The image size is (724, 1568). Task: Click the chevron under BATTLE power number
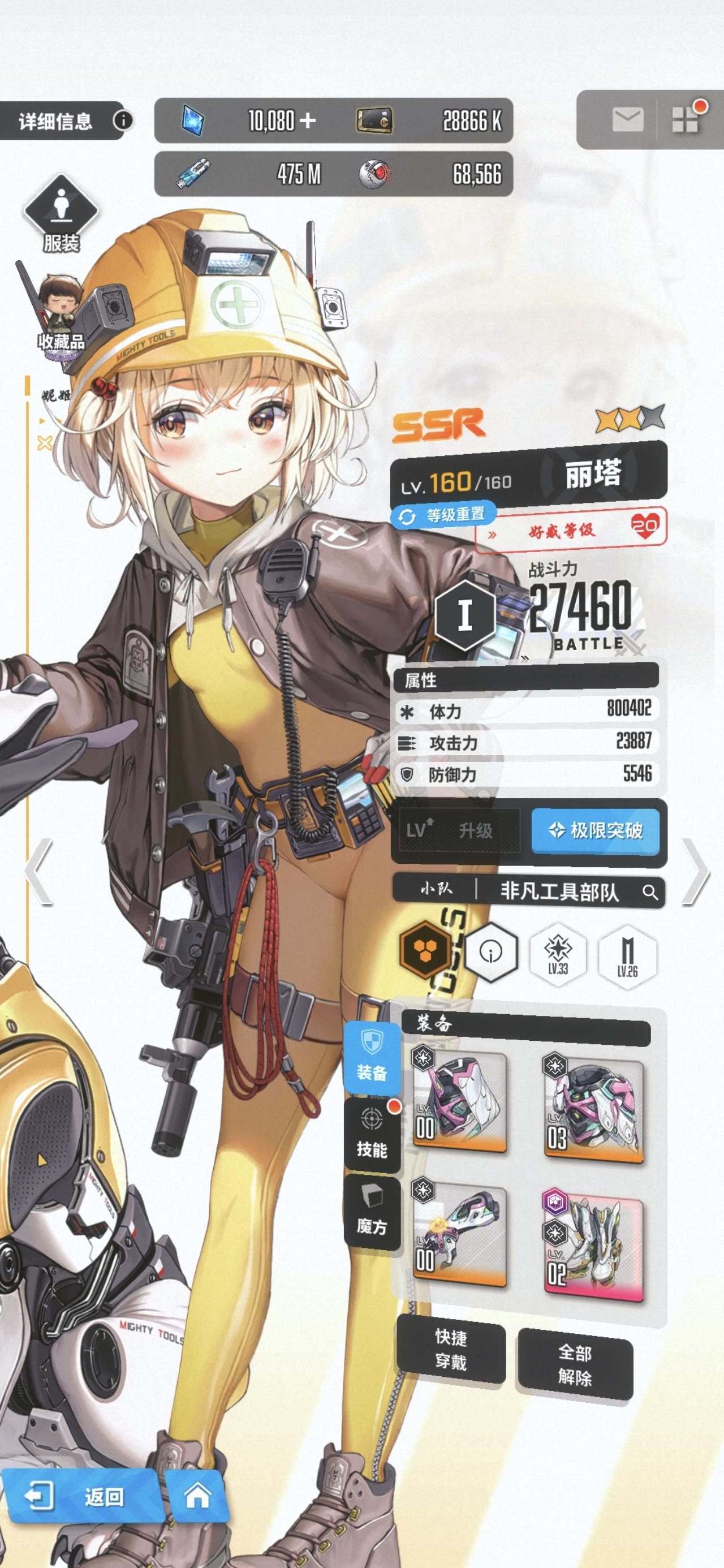(x=524, y=658)
